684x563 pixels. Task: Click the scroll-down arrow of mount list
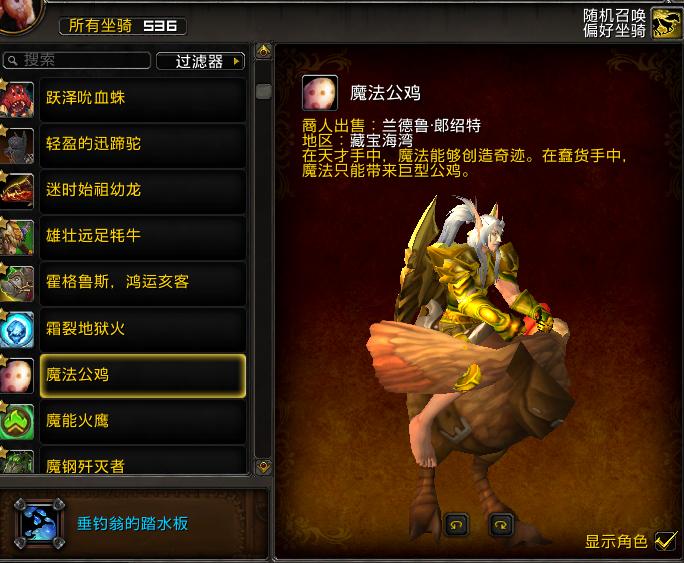[x=264, y=466]
